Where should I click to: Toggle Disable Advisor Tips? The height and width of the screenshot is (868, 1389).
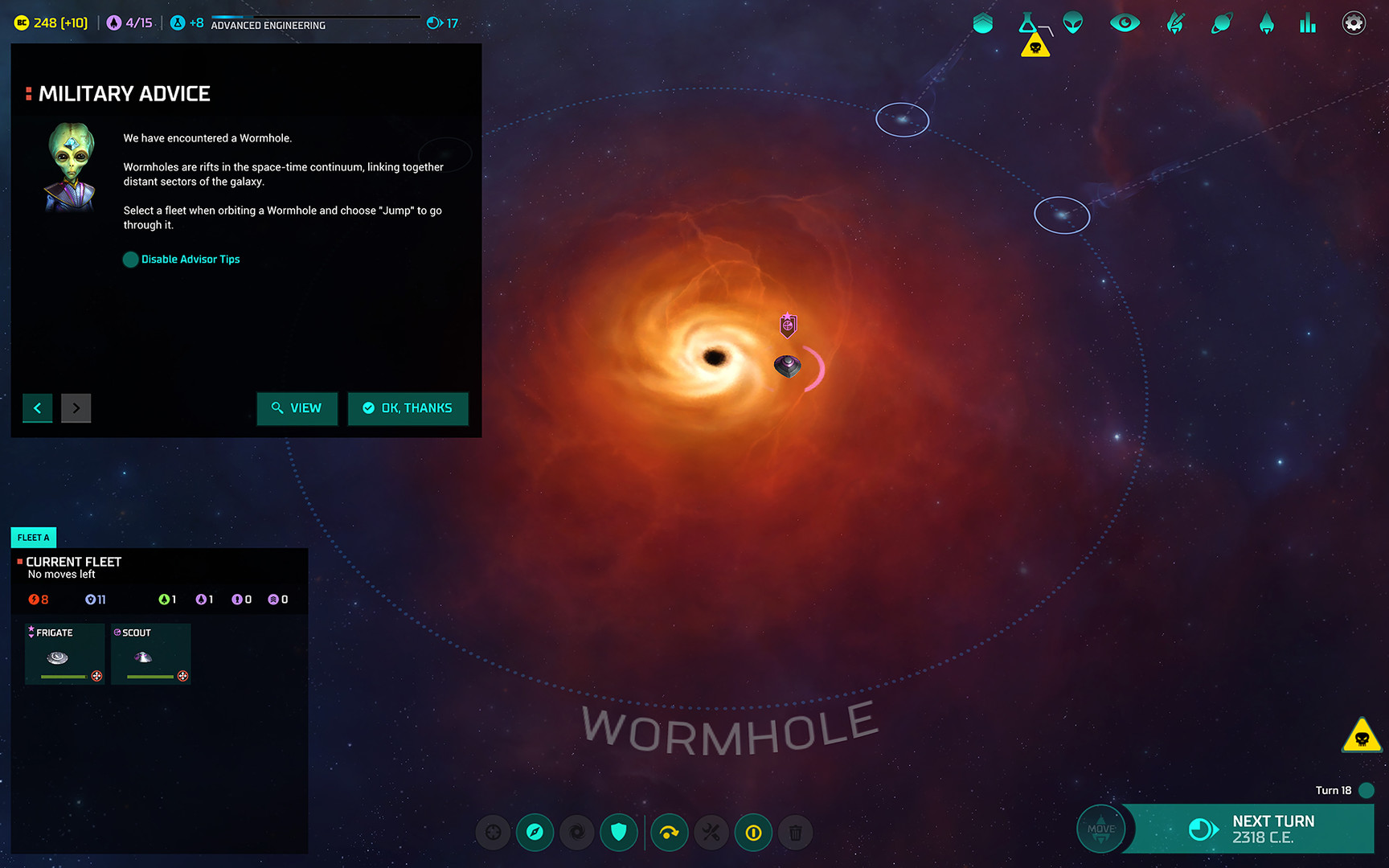(x=130, y=260)
